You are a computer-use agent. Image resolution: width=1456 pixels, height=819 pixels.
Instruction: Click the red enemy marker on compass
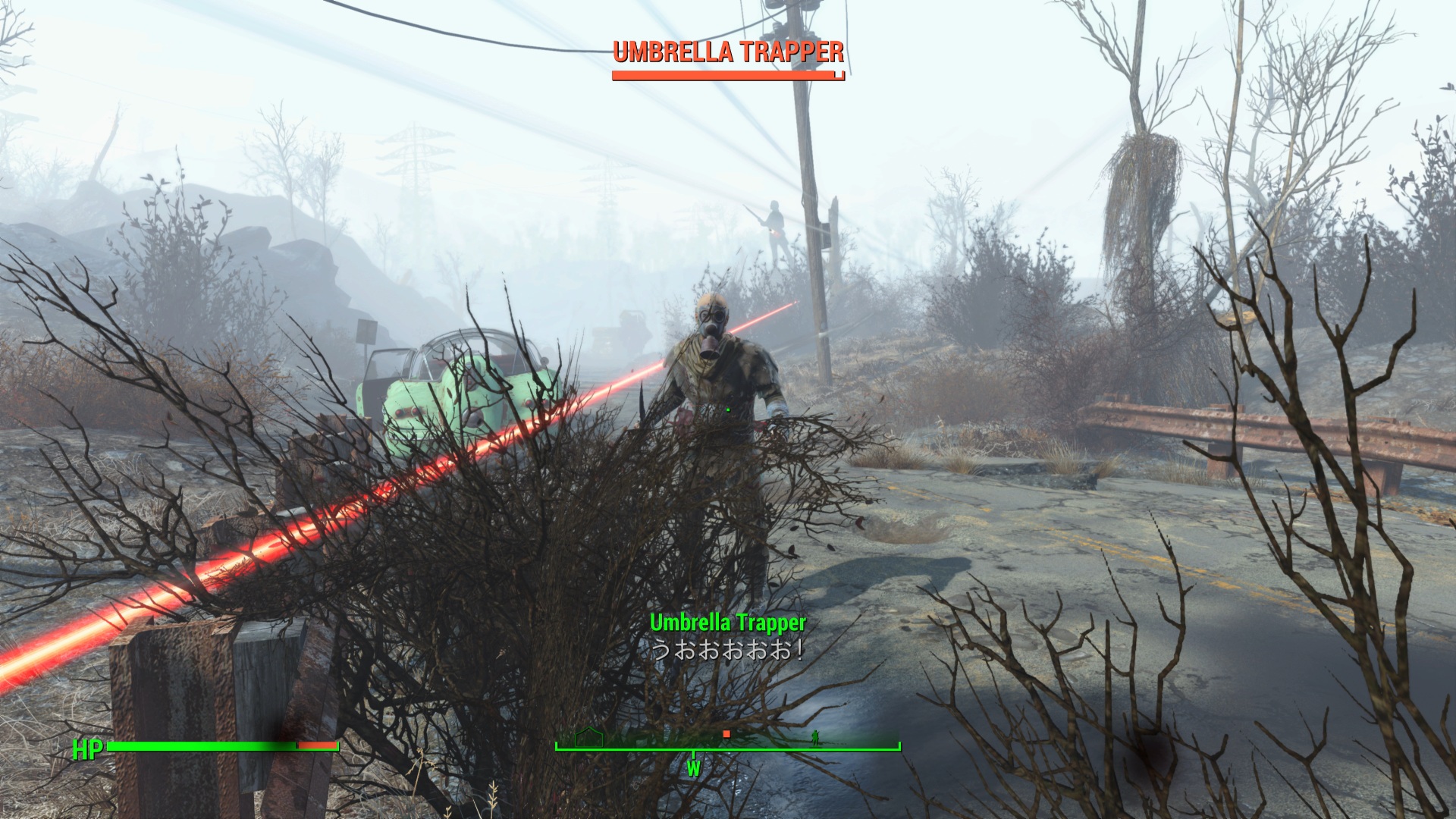[726, 734]
